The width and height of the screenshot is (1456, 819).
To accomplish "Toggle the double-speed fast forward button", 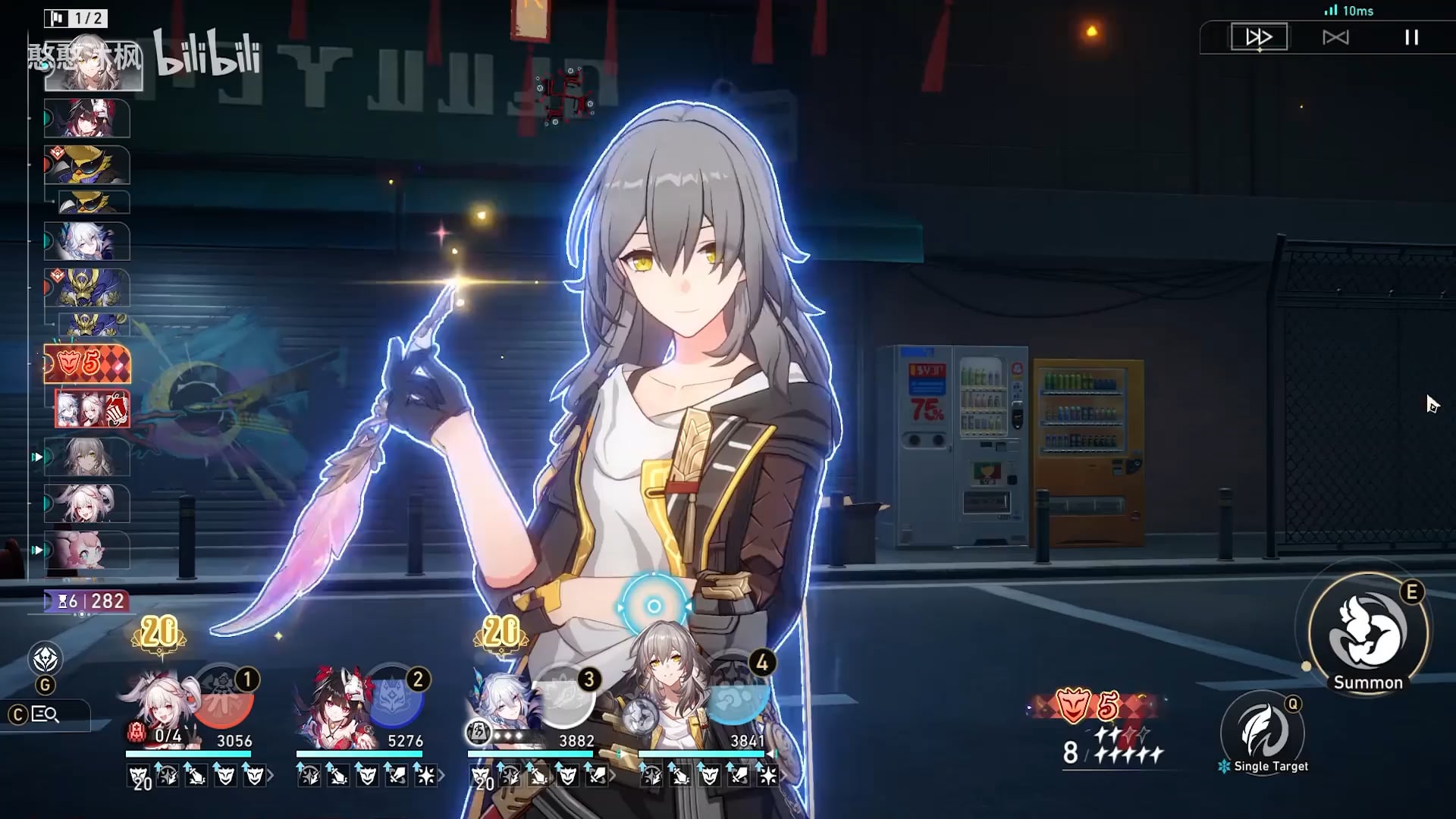I will click(x=1259, y=37).
